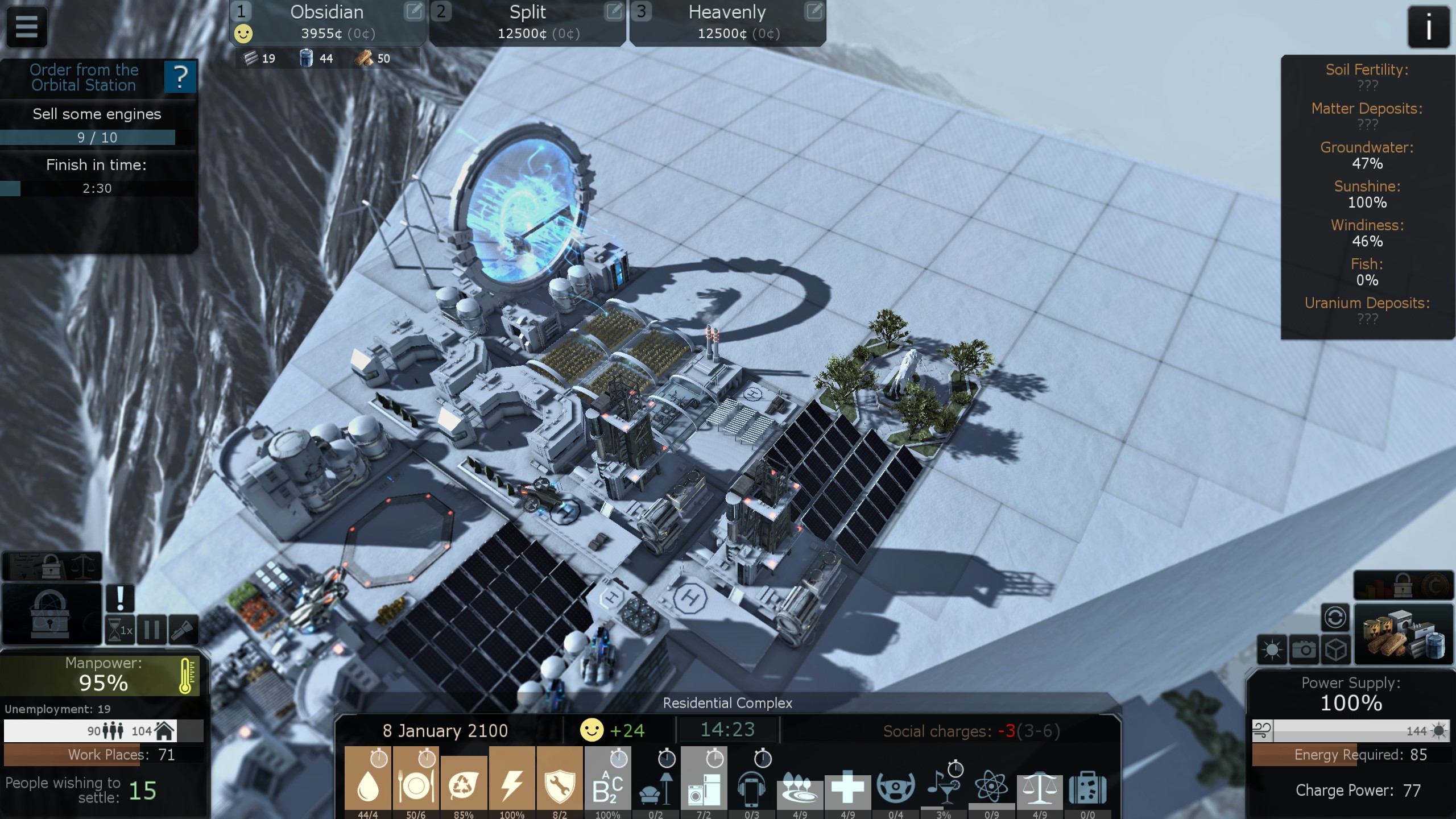Screen dimensions: 1456x819
Task: Rename the Obsidian colony via edit icon
Action: pos(413,11)
